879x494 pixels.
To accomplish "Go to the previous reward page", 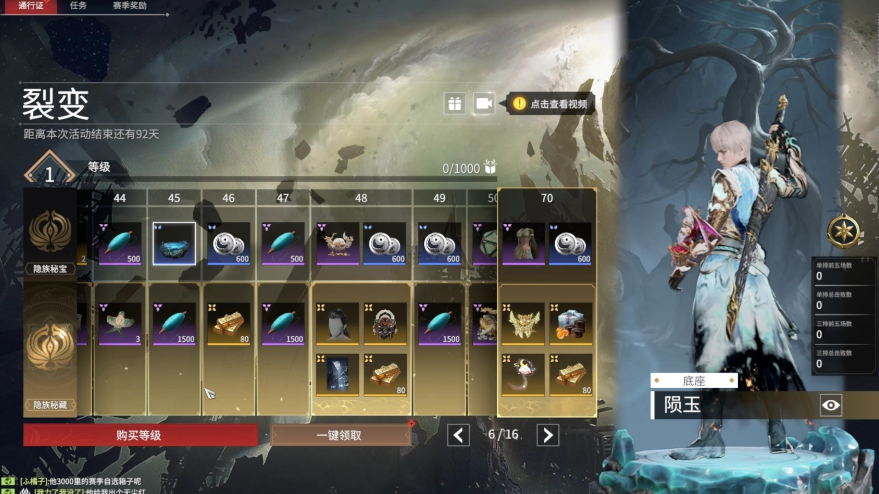I will tap(458, 435).
